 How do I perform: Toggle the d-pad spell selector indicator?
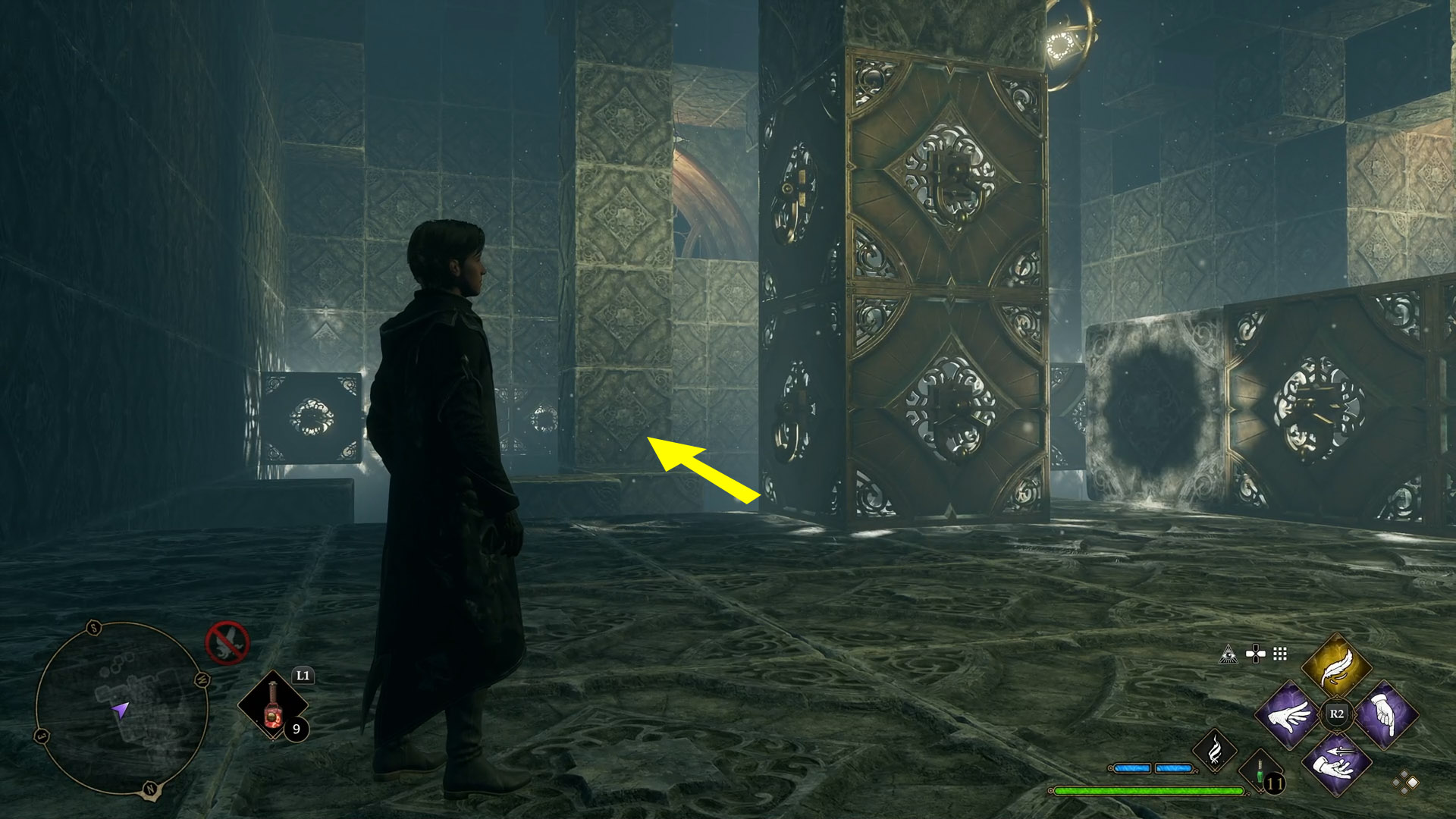pos(1257,653)
